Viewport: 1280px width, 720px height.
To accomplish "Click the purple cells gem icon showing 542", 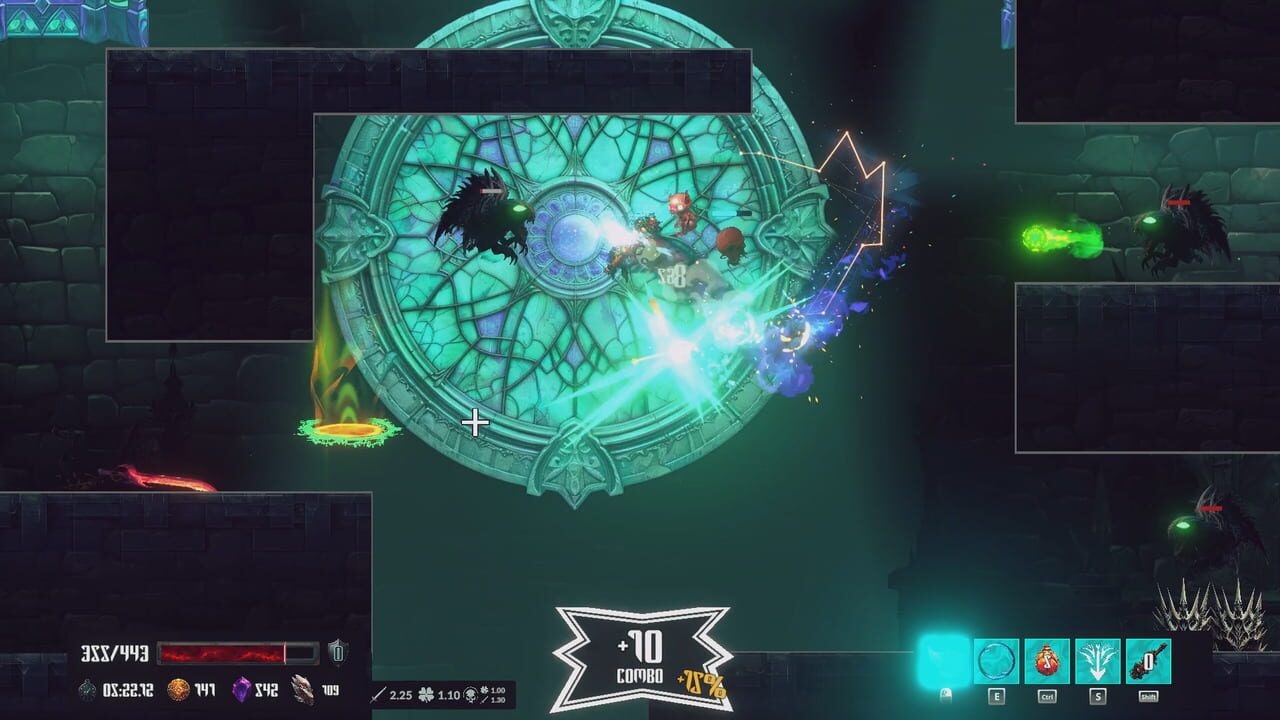I will [x=243, y=689].
